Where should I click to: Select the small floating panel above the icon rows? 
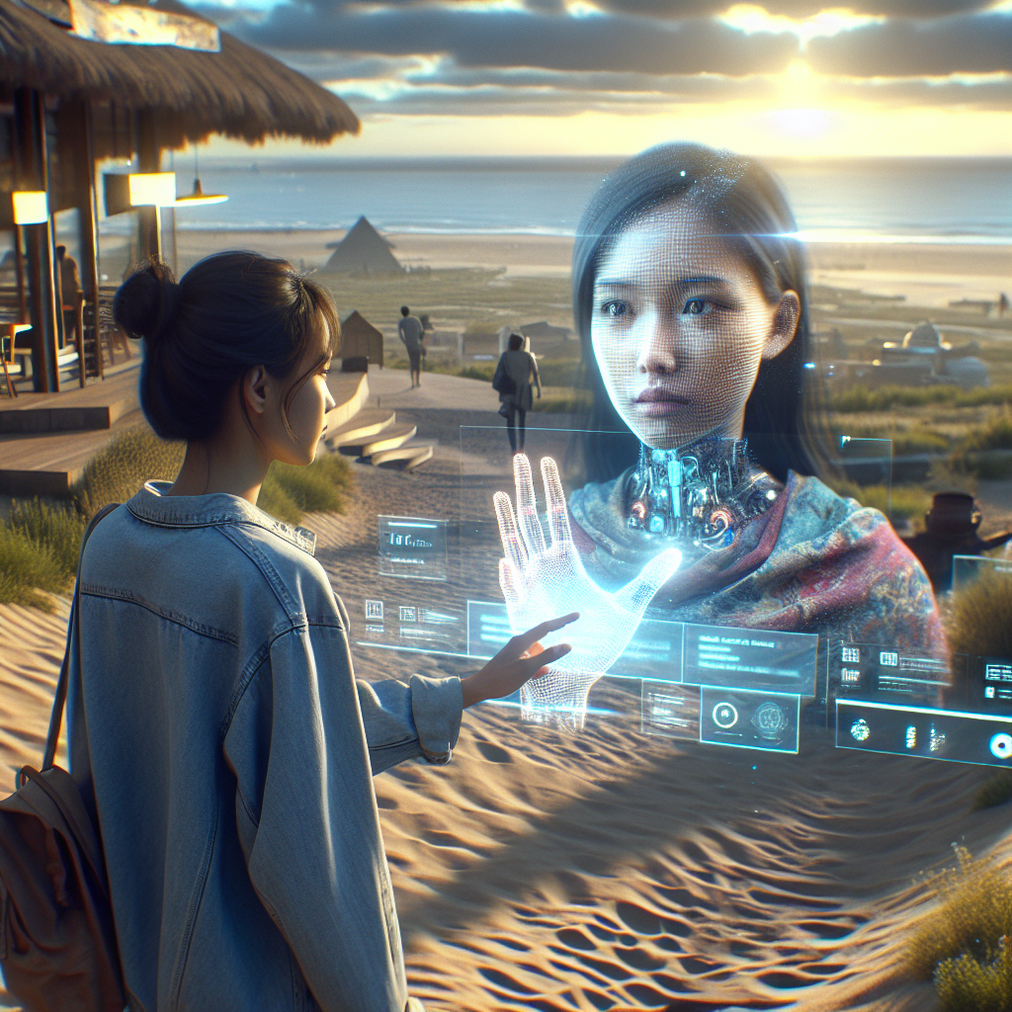[412, 547]
